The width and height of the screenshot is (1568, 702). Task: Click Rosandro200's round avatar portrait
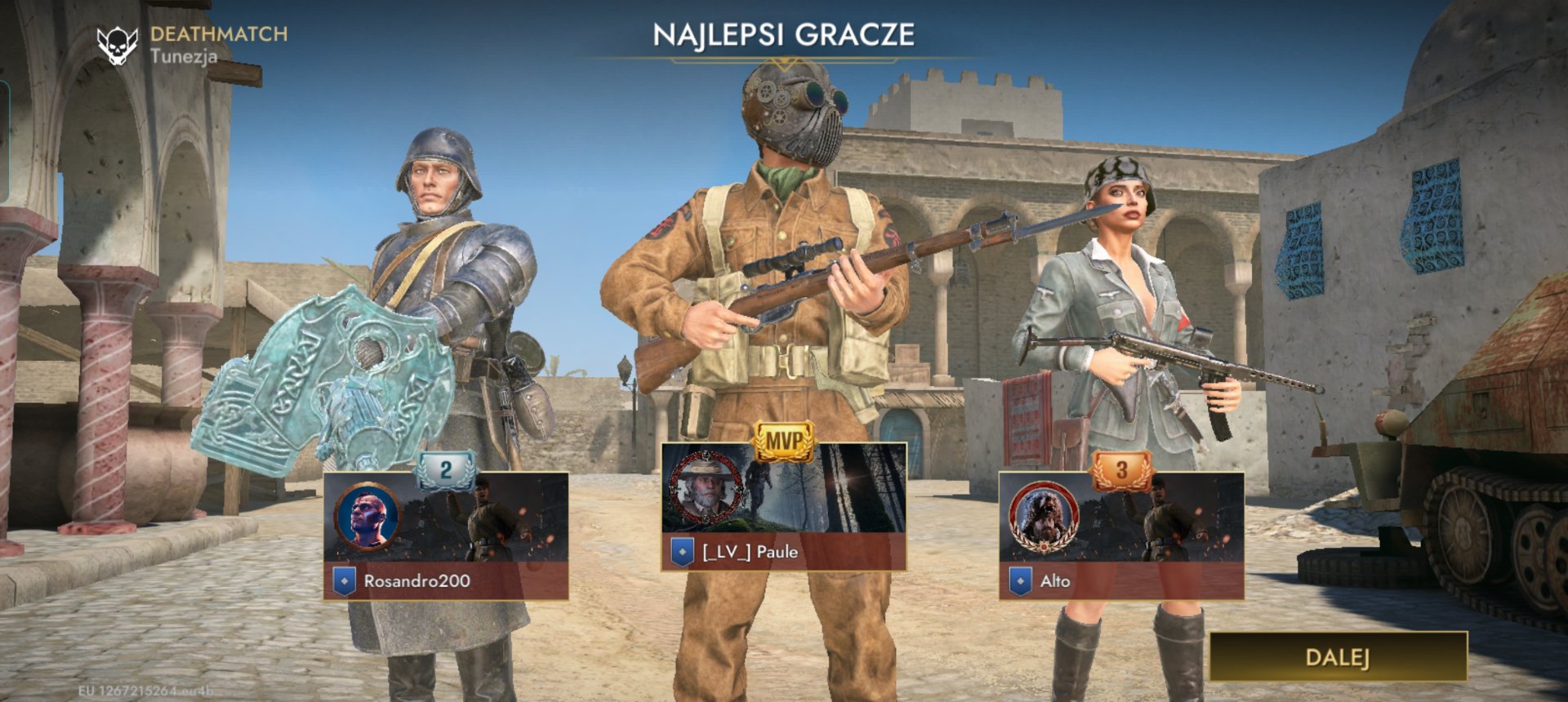click(x=367, y=518)
